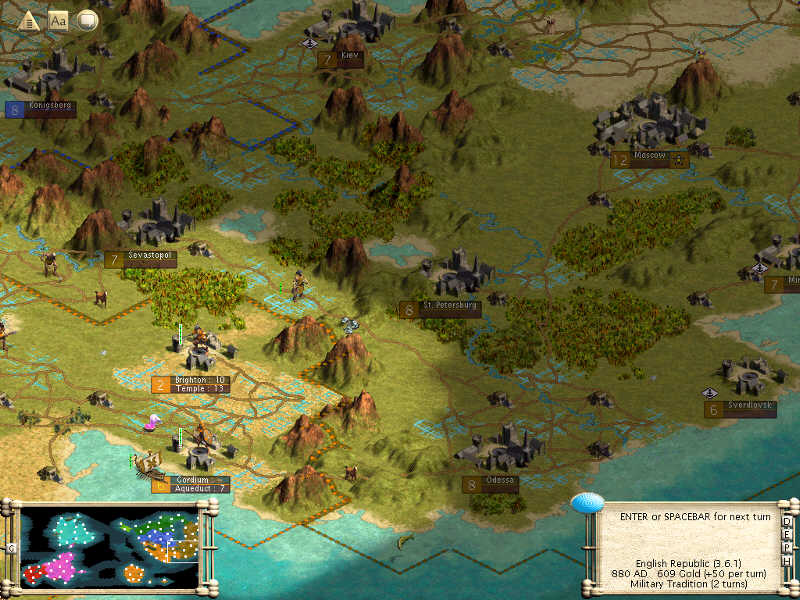Image resolution: width=800 pixels, height=600 pixels.
Task: Open the main menu triangle button
Action: [x=30, y=19]
